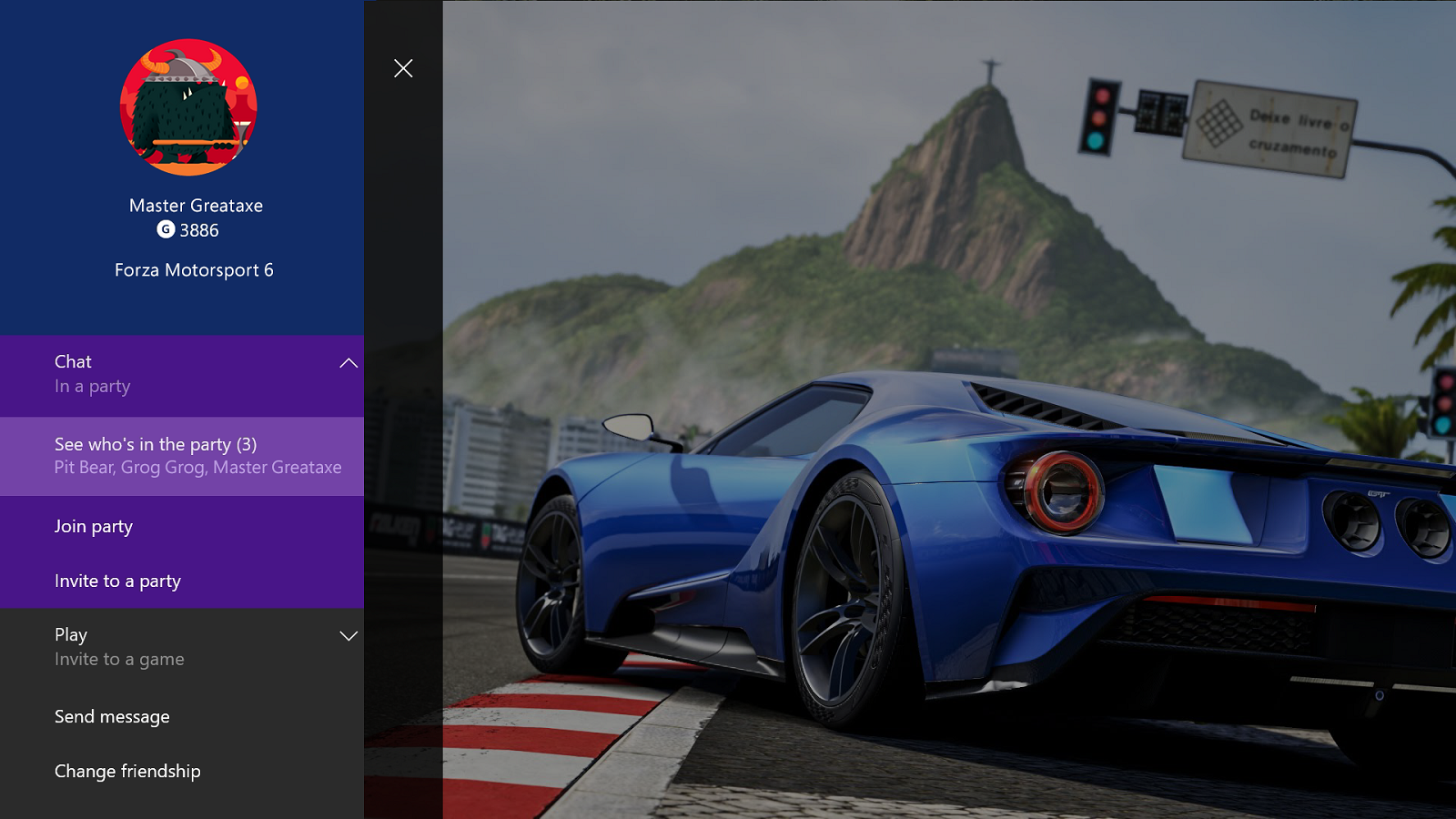Screen dimensions: 1456x819
Task: Open Master Greataxe's gamerpic avatar
Action: click(x=188, y=106)
